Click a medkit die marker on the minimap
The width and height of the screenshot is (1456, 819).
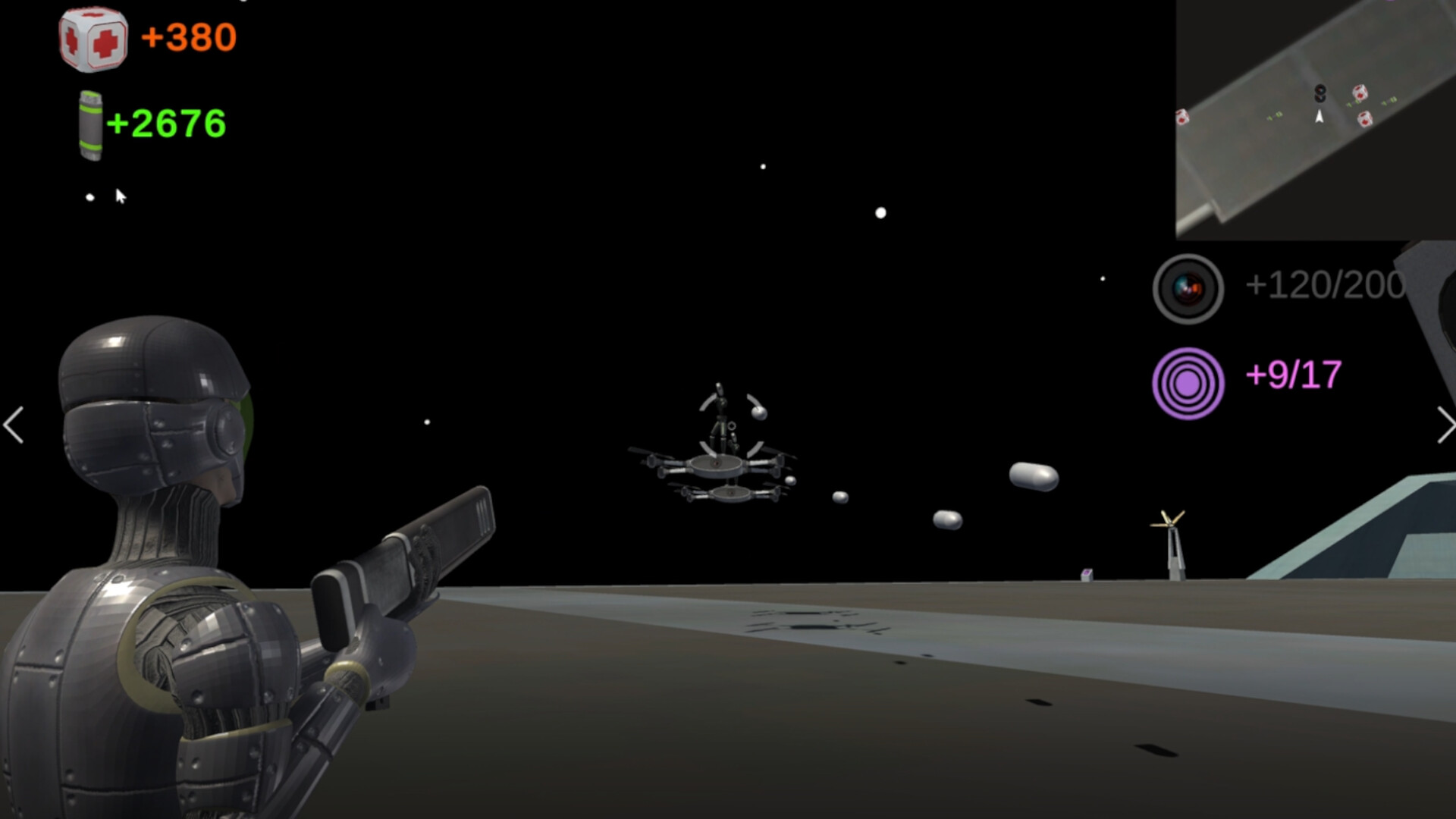1360,94
